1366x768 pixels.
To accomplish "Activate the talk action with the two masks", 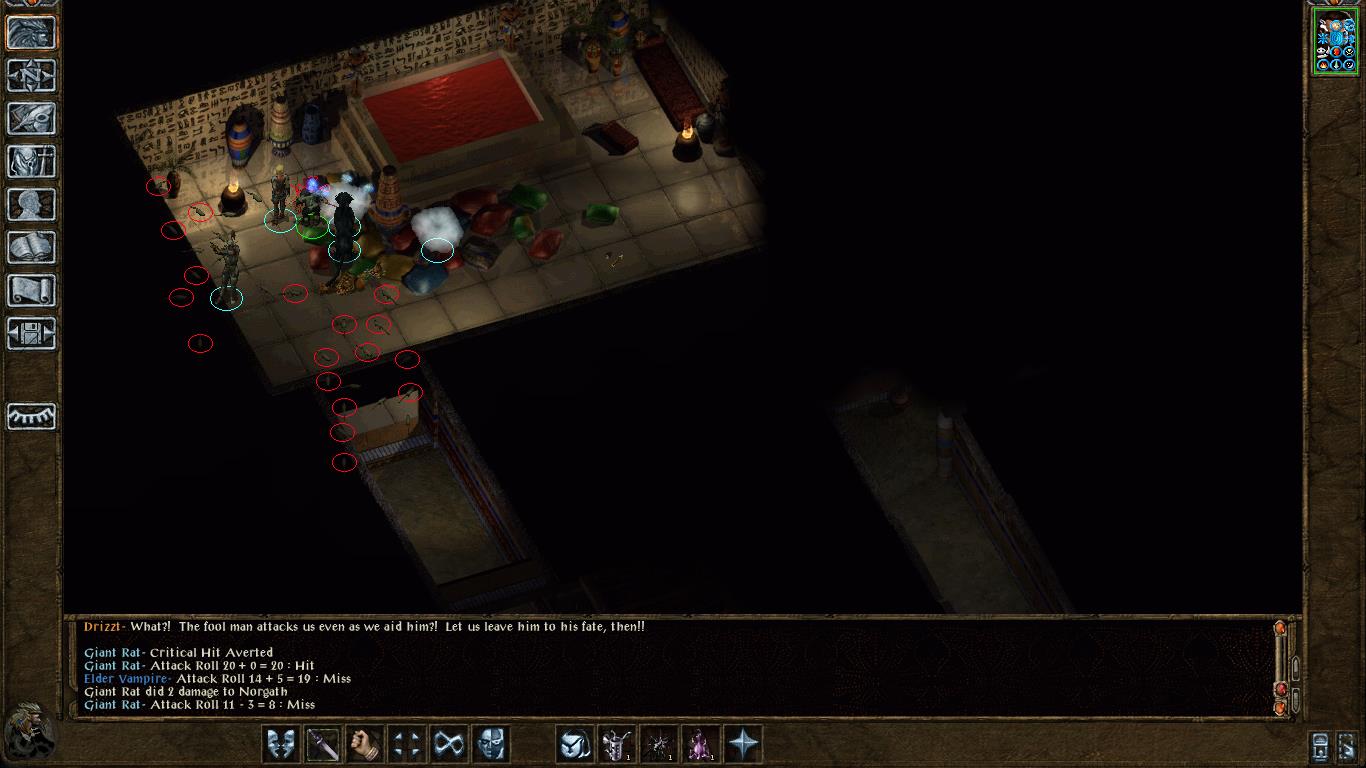I will 281,744.
